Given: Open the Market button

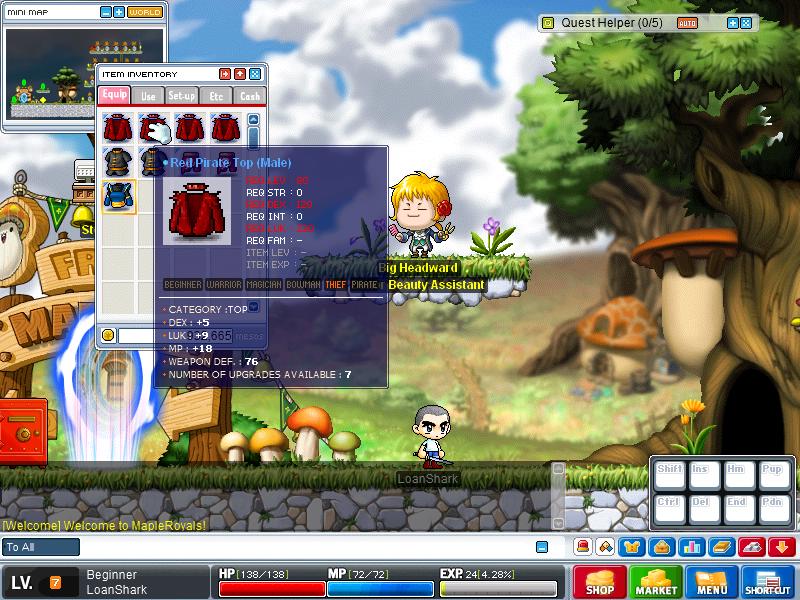Looking at the screenshot, I should [656, 582].
